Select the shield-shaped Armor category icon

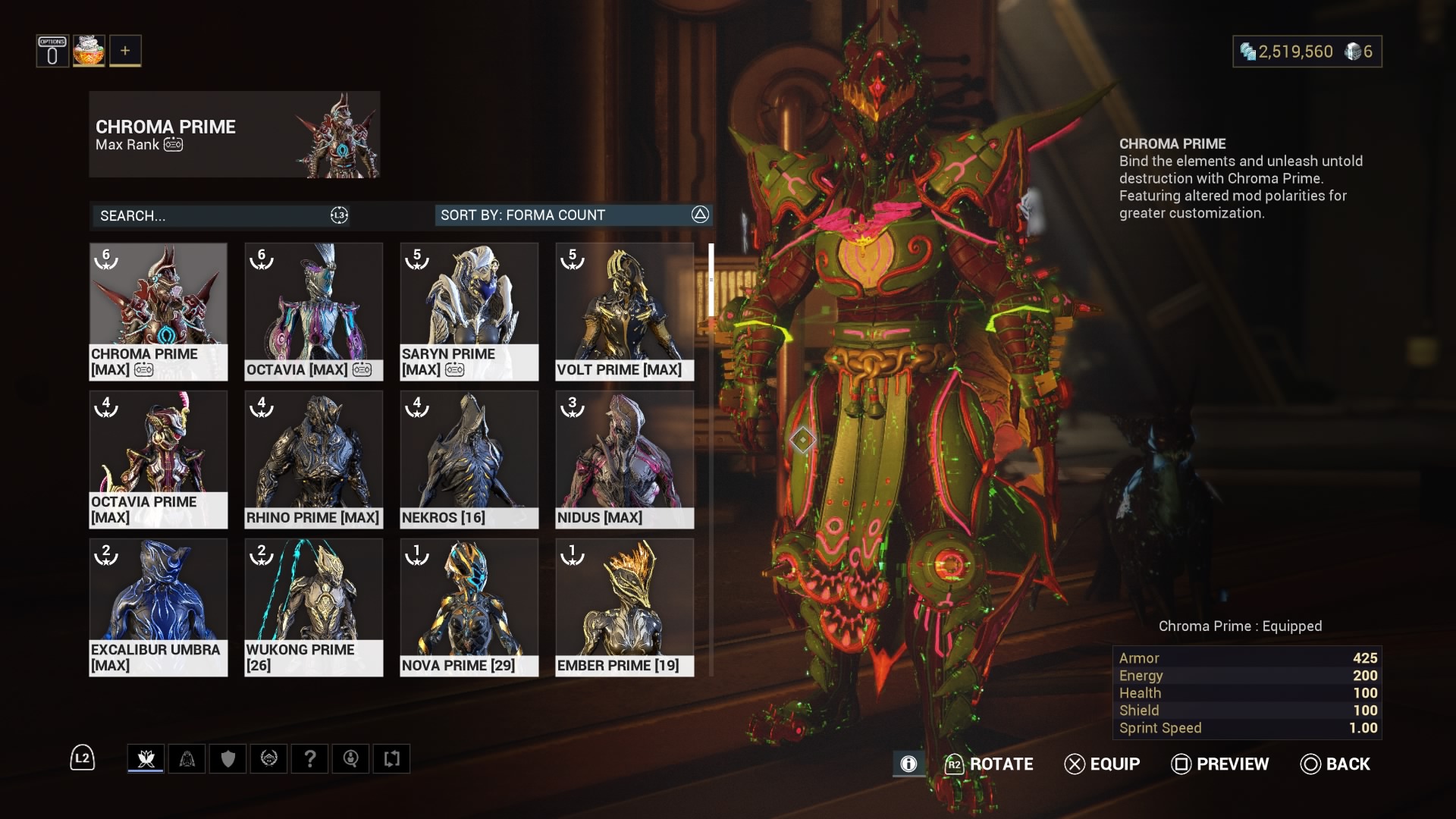[x=228, y=758]
